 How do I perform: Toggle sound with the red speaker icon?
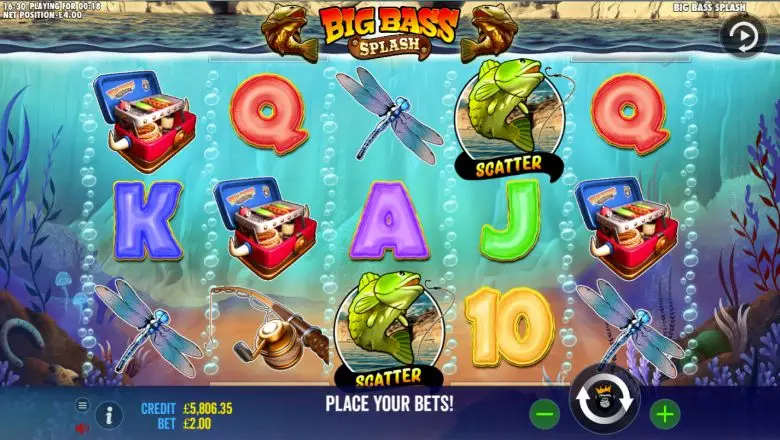[82, 428]
